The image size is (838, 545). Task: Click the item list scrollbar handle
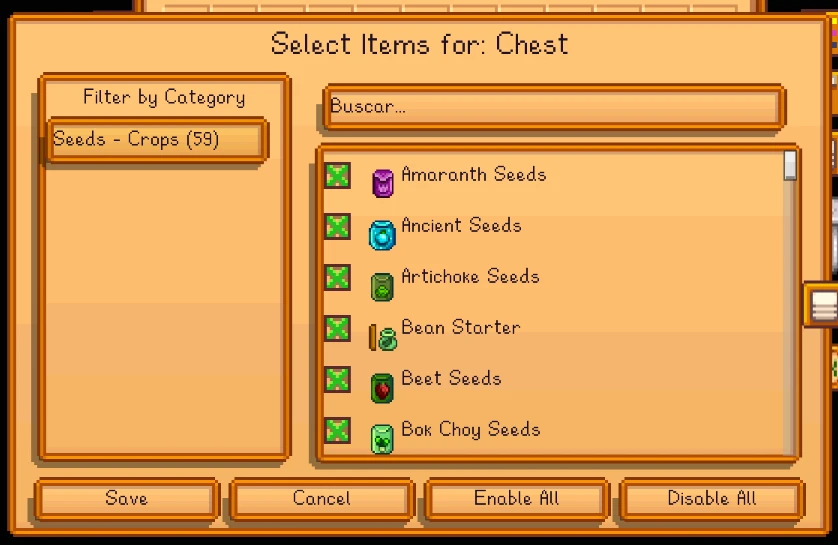(x=790, y=165)
